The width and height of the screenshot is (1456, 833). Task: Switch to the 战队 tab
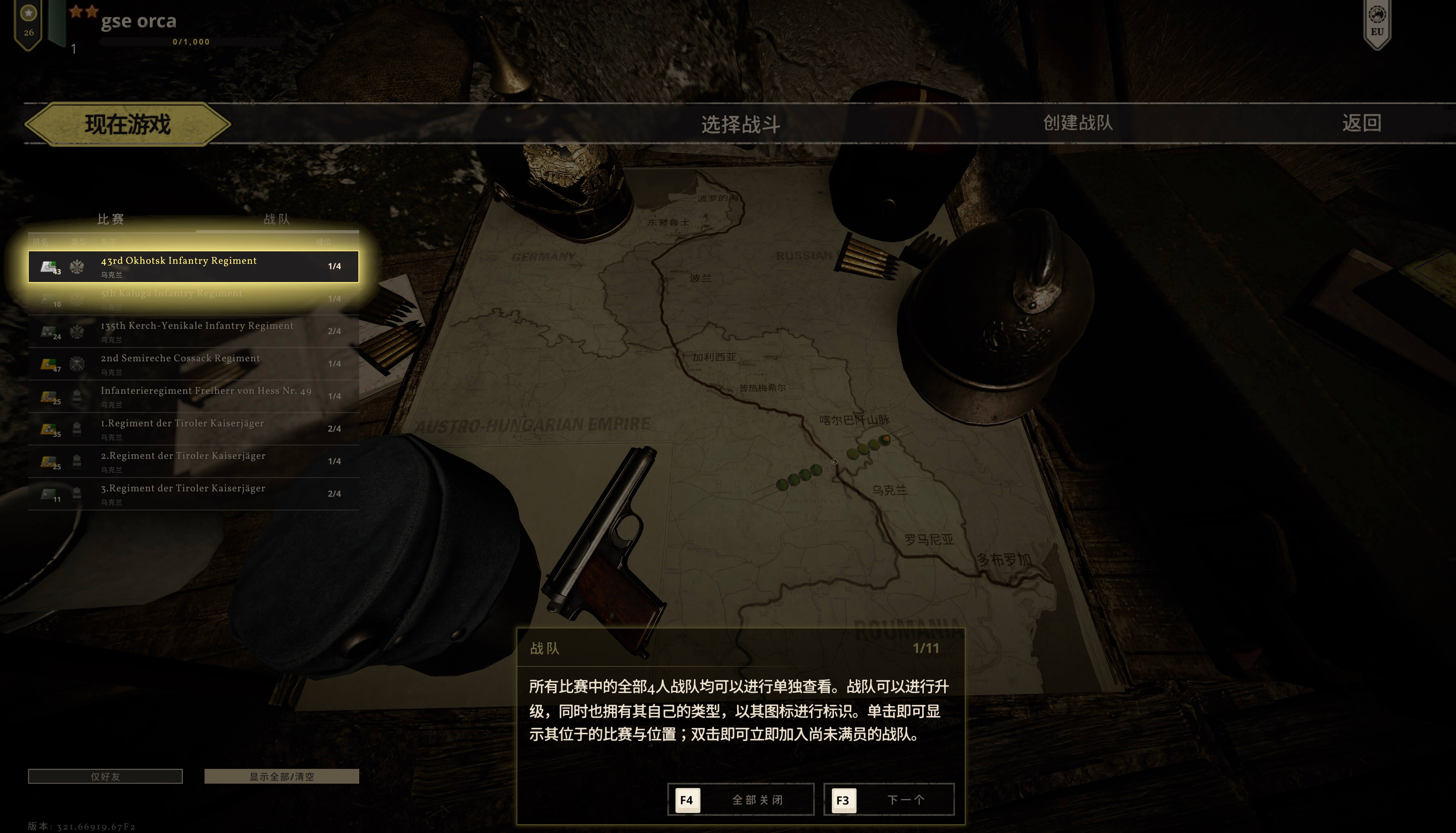(277, 219)
